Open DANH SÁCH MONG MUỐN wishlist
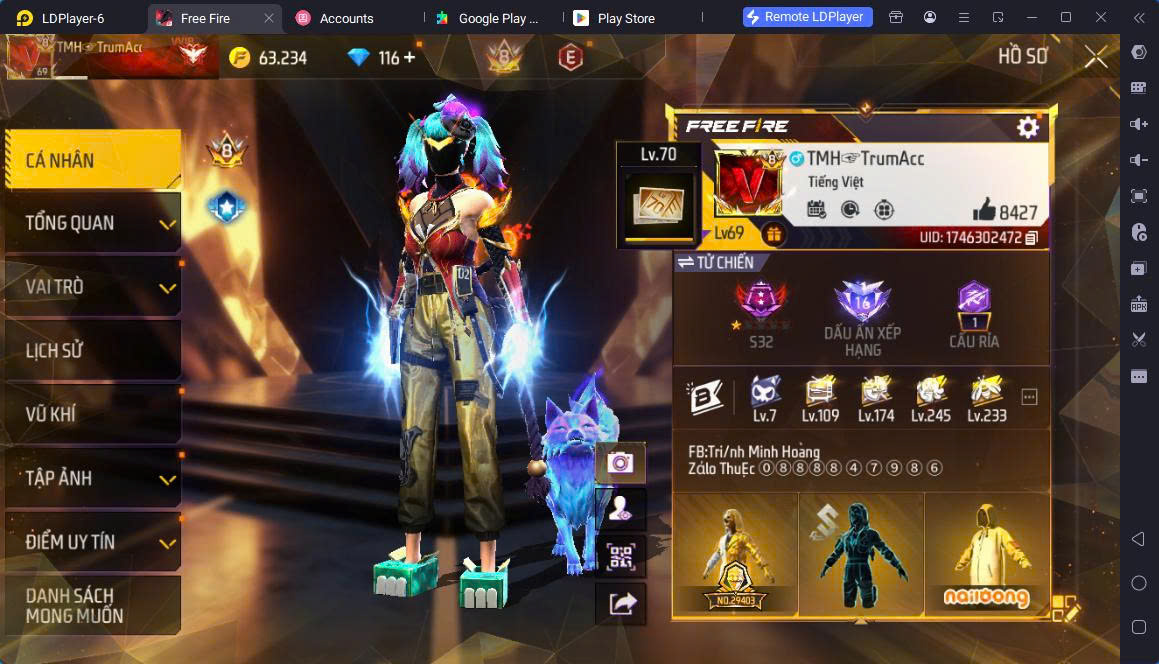 point(92,606)
